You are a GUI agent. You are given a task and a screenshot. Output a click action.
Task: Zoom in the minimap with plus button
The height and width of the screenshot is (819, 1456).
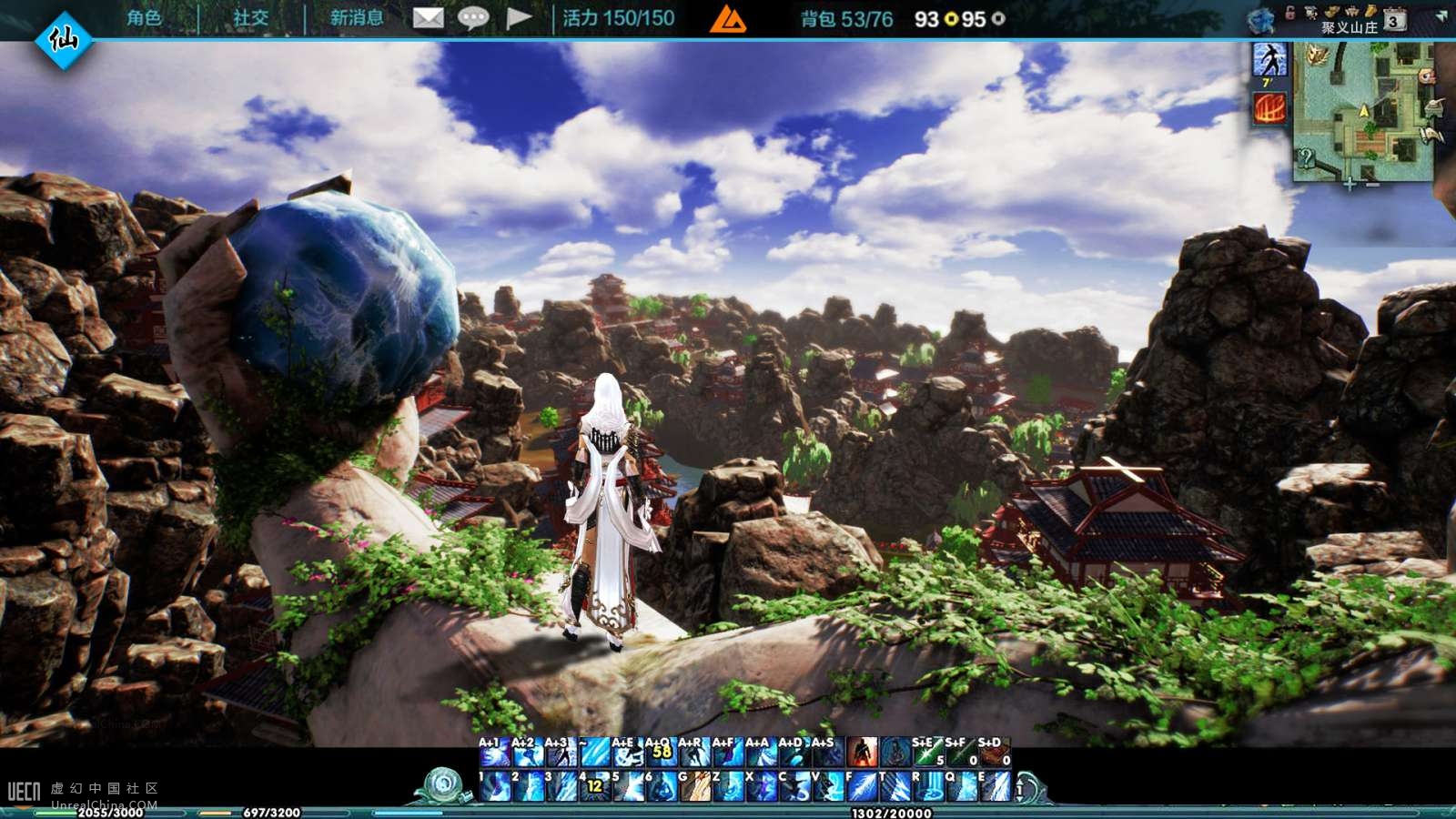point(1350,184)
